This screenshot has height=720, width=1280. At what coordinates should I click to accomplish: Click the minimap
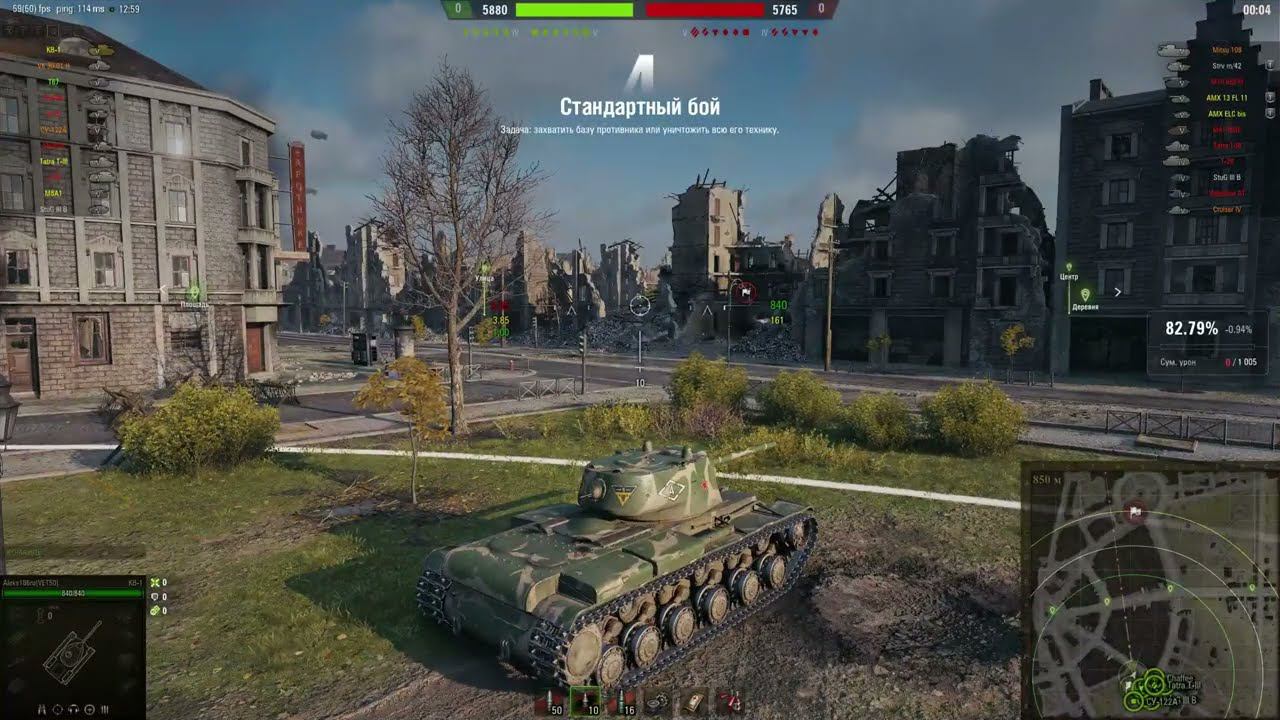click(1150, 592)
